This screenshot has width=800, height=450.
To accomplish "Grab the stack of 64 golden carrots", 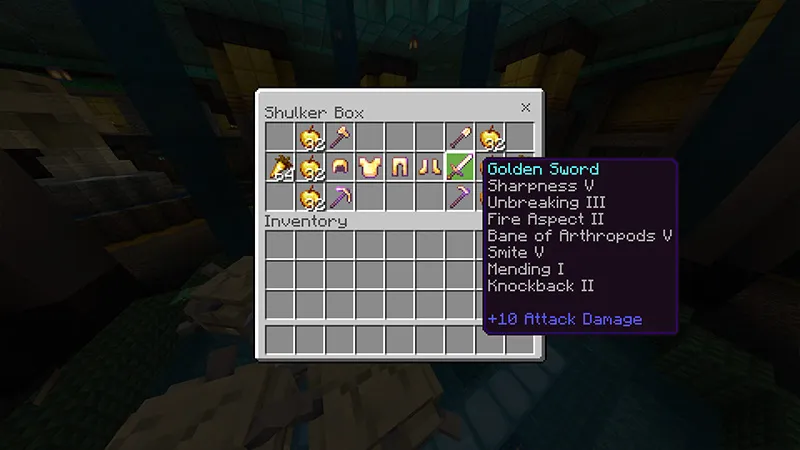I will pos(280,166).
